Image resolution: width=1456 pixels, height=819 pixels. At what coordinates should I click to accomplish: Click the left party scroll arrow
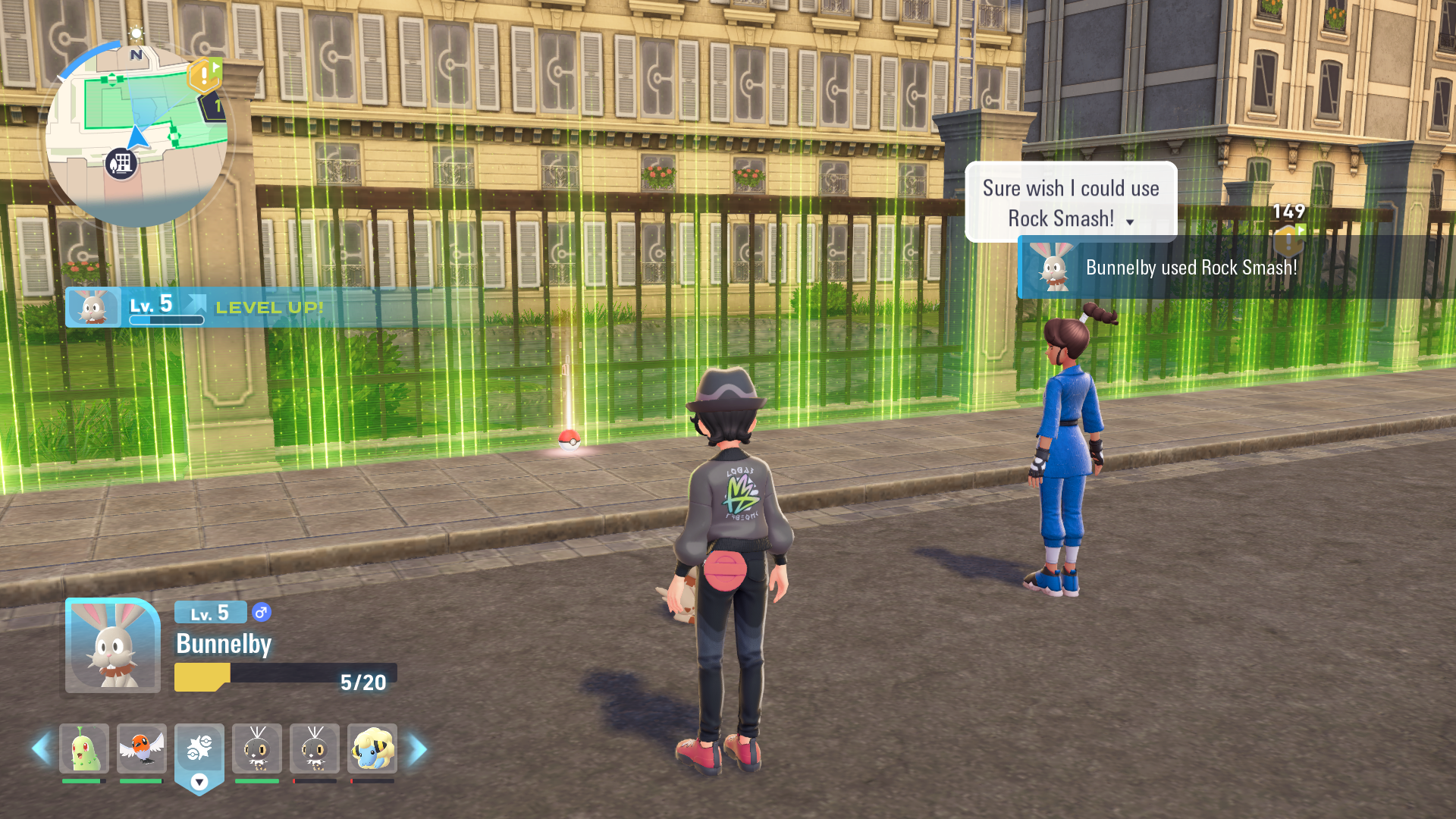(41, 749)
